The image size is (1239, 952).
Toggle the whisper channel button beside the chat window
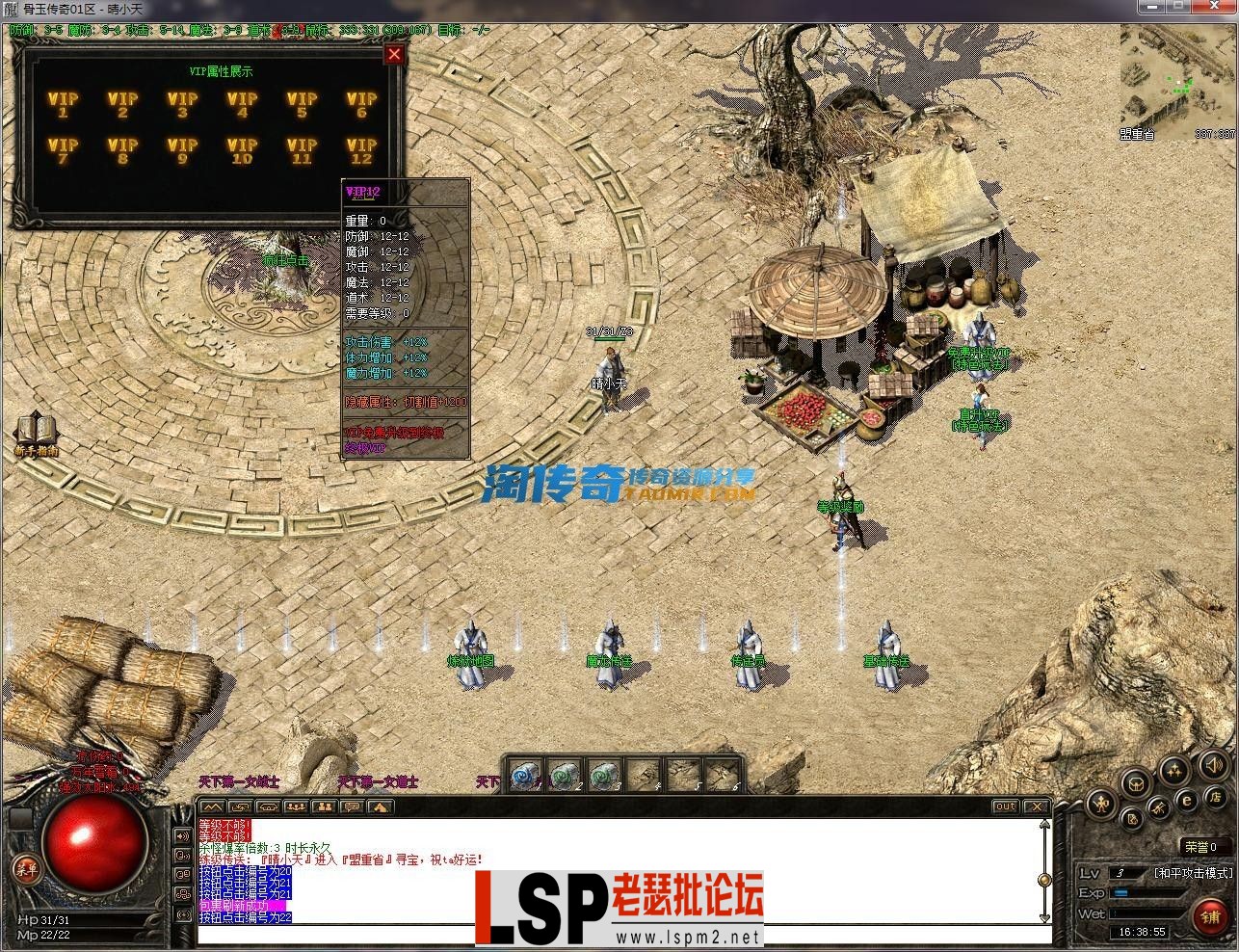(x=182, y=856)
